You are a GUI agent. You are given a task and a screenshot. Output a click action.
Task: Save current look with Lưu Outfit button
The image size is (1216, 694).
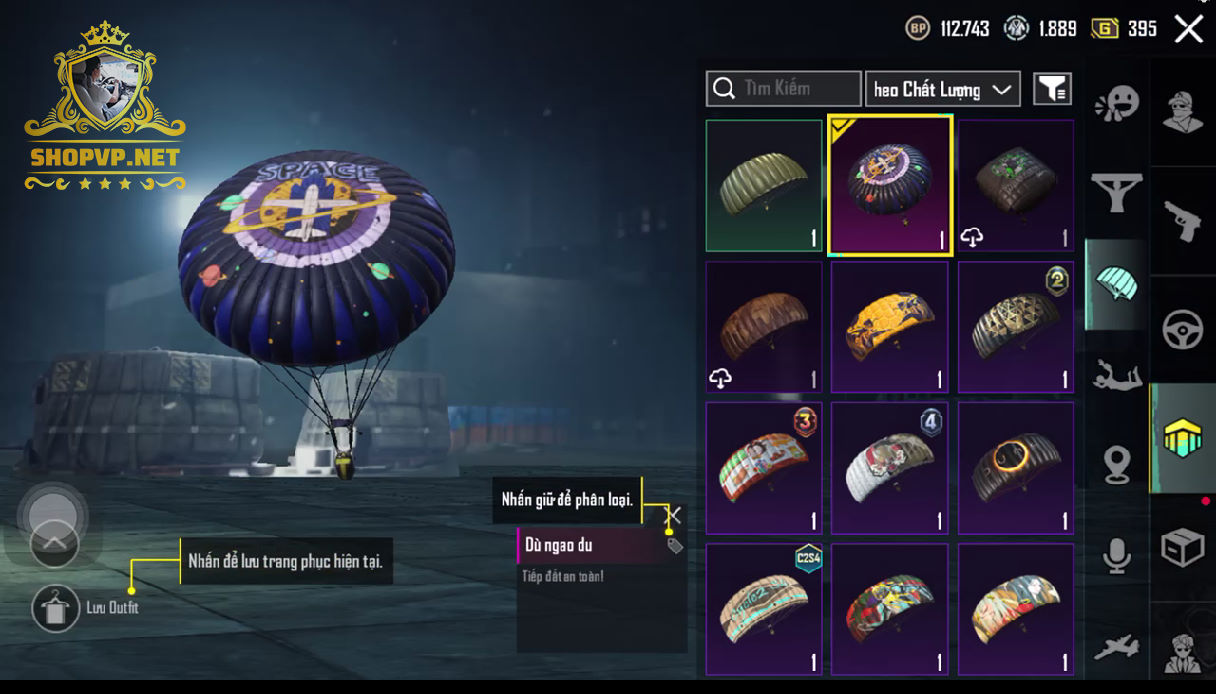56,608
